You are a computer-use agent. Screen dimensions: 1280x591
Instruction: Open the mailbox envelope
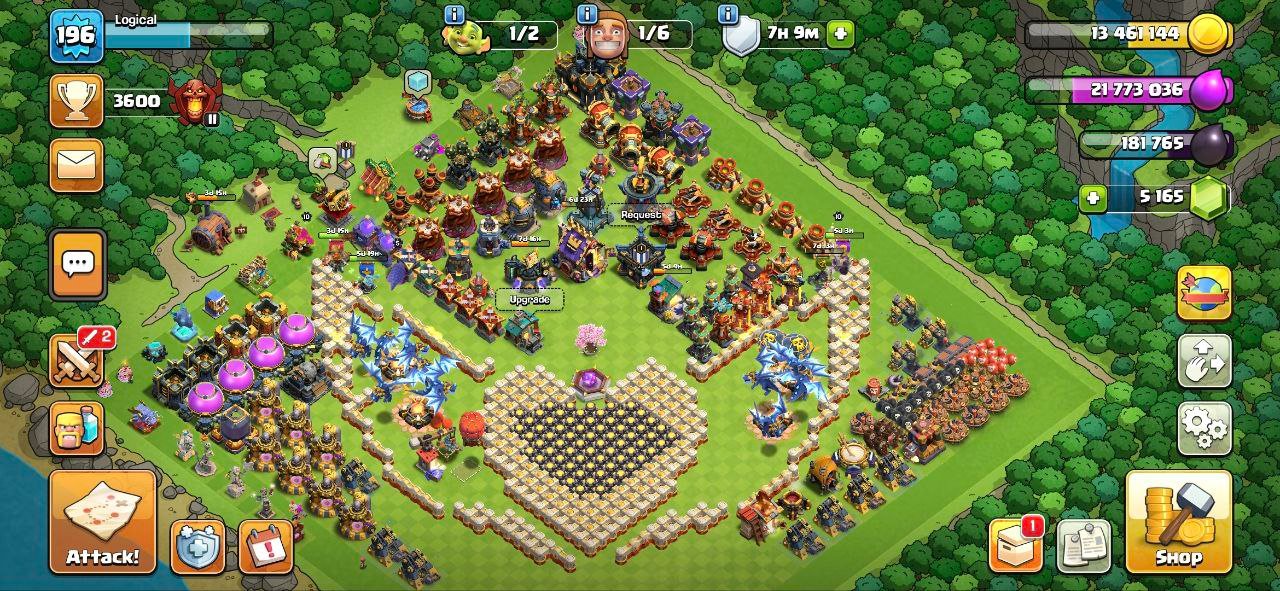coord(77,165)
